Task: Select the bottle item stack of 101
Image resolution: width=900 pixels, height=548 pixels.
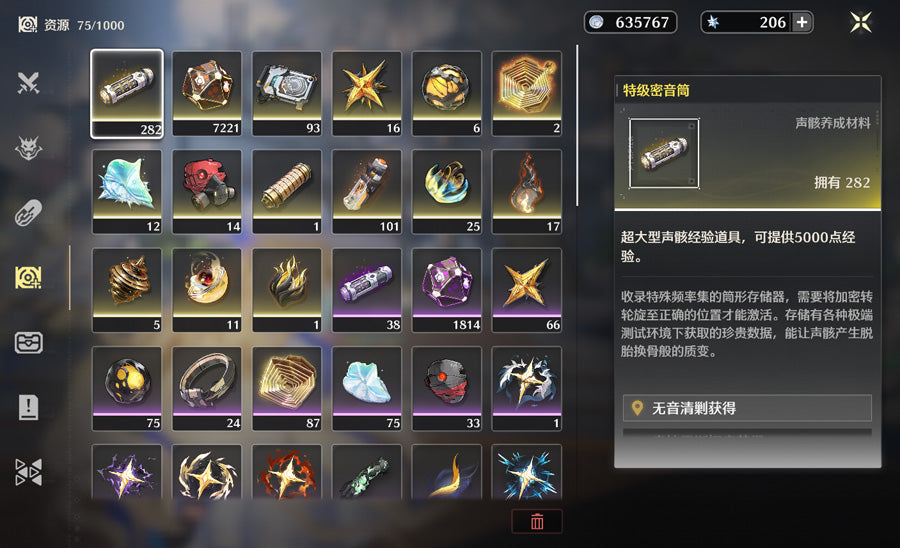Action: 367,190
